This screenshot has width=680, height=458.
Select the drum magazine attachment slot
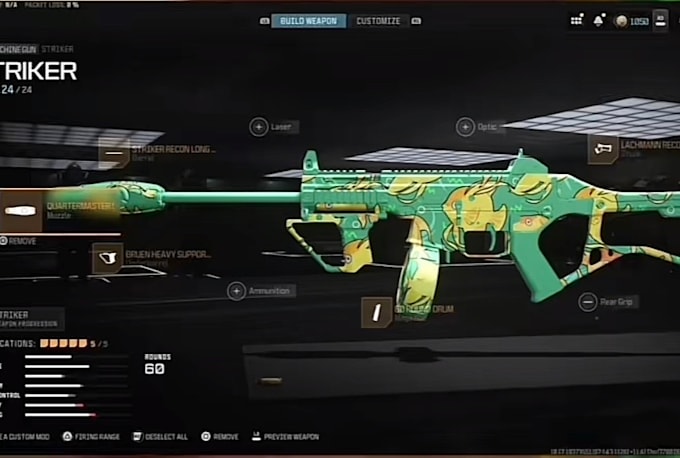click(x=376, y=313)
